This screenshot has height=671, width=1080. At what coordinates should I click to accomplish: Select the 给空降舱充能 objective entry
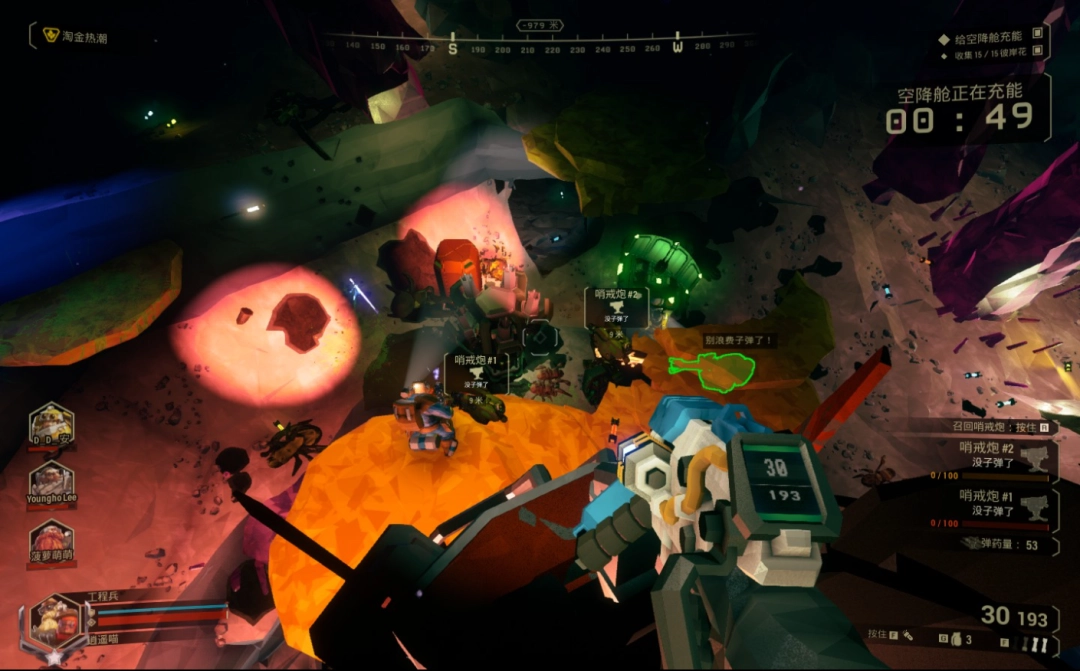coord(992,38)
